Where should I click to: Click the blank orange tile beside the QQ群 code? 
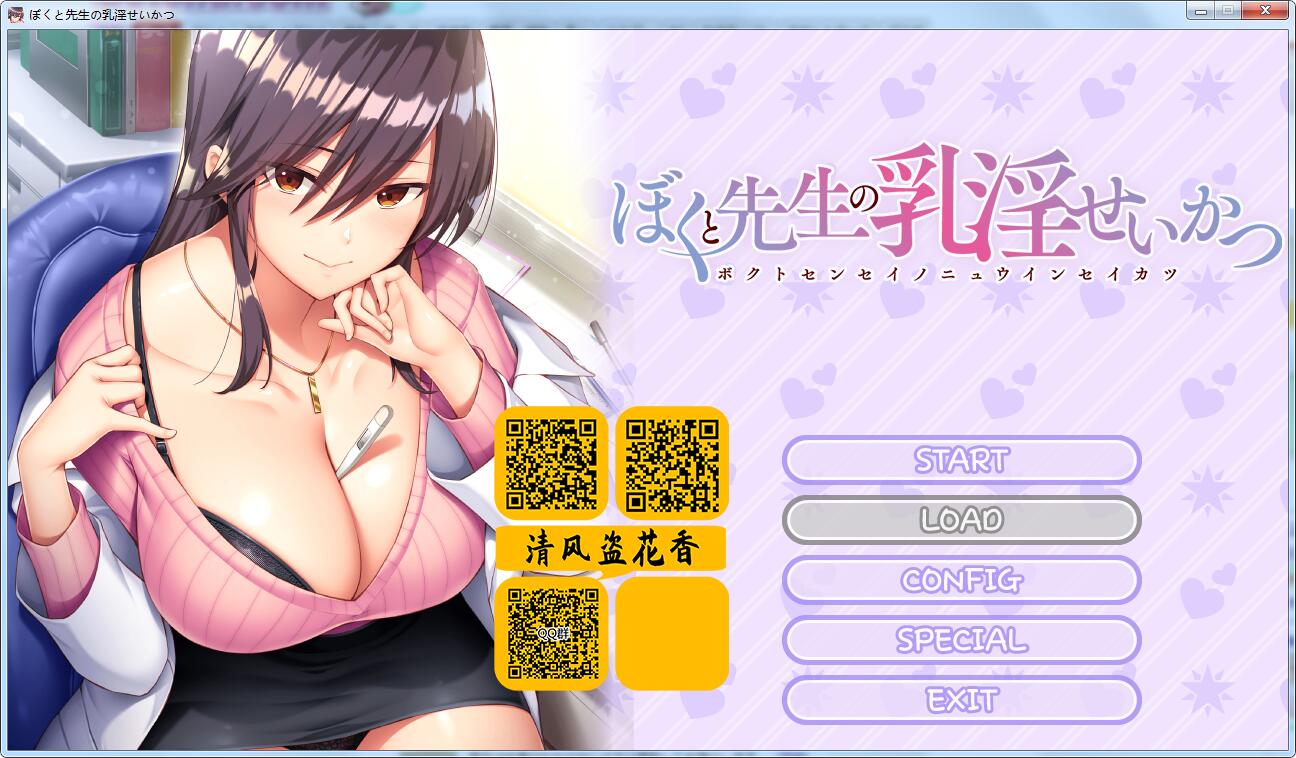tap(671, 632)
